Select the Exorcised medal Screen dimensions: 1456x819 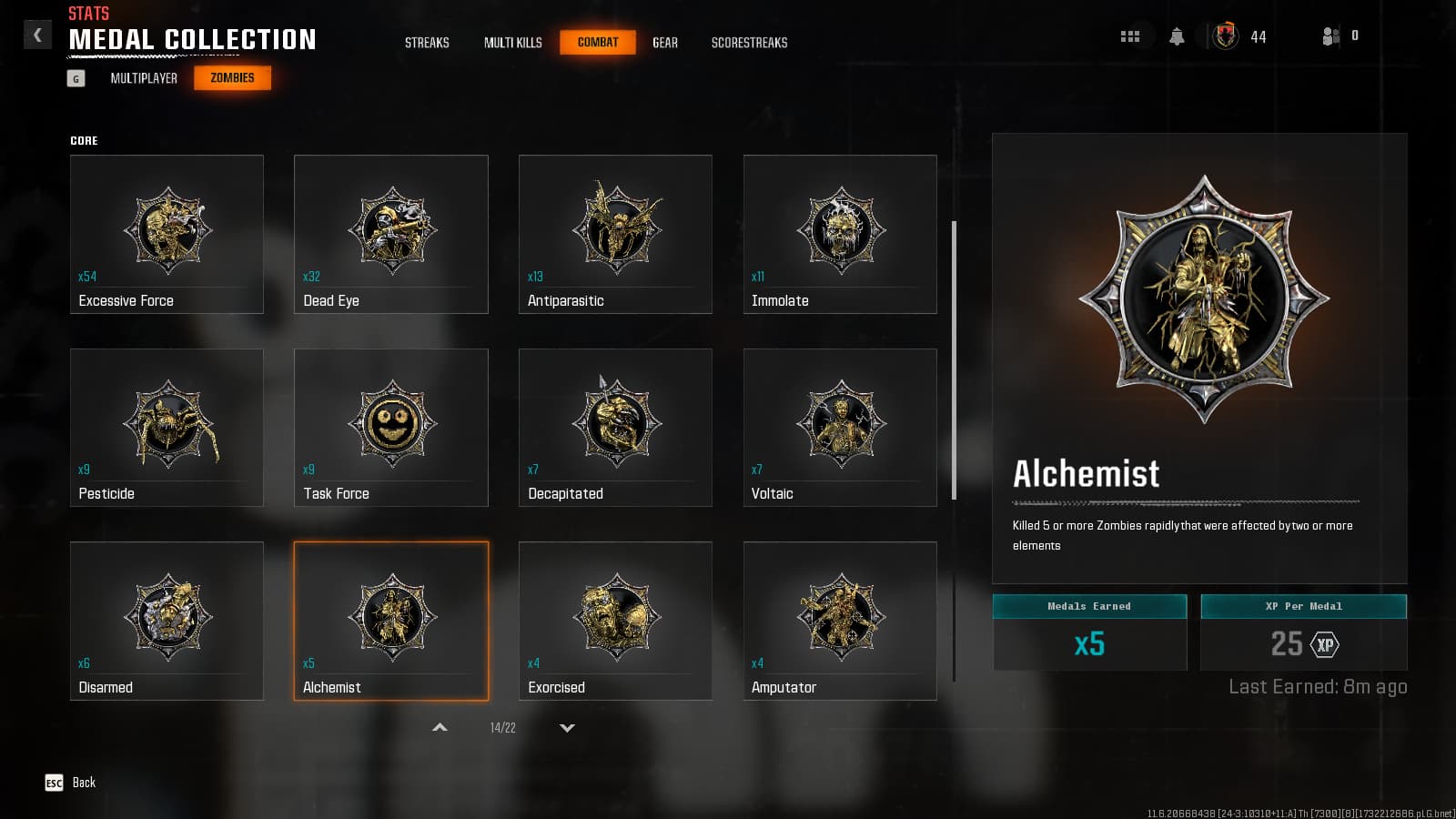coord(615,621)
